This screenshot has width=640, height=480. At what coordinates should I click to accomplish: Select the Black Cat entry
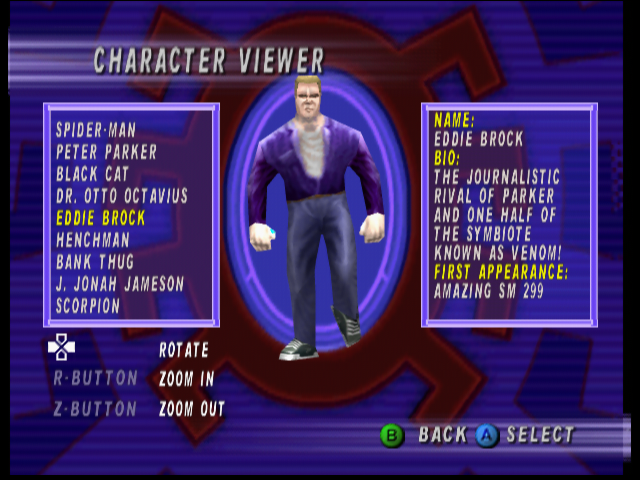click(x=92, y=174)
